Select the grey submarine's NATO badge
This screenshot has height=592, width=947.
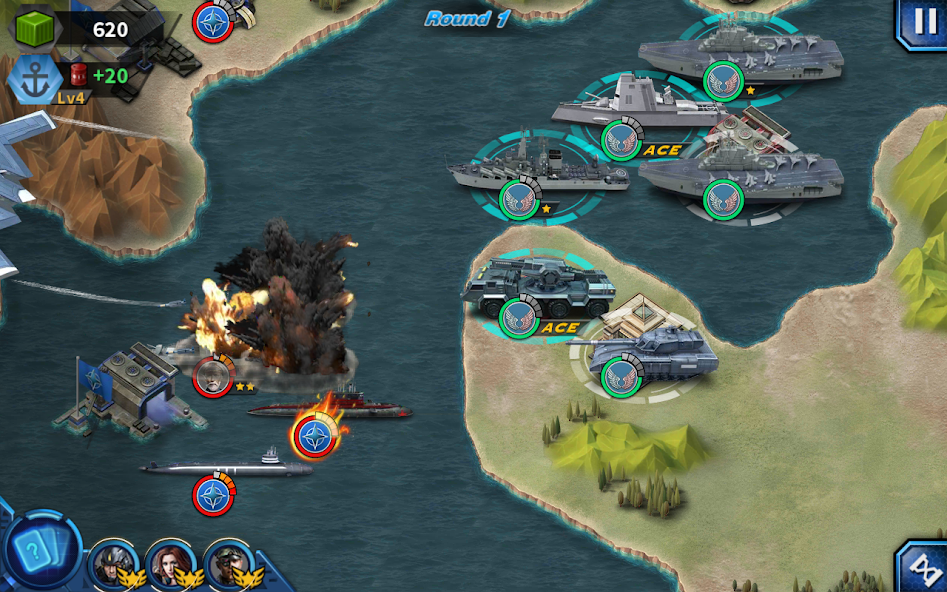coord(213,495)
